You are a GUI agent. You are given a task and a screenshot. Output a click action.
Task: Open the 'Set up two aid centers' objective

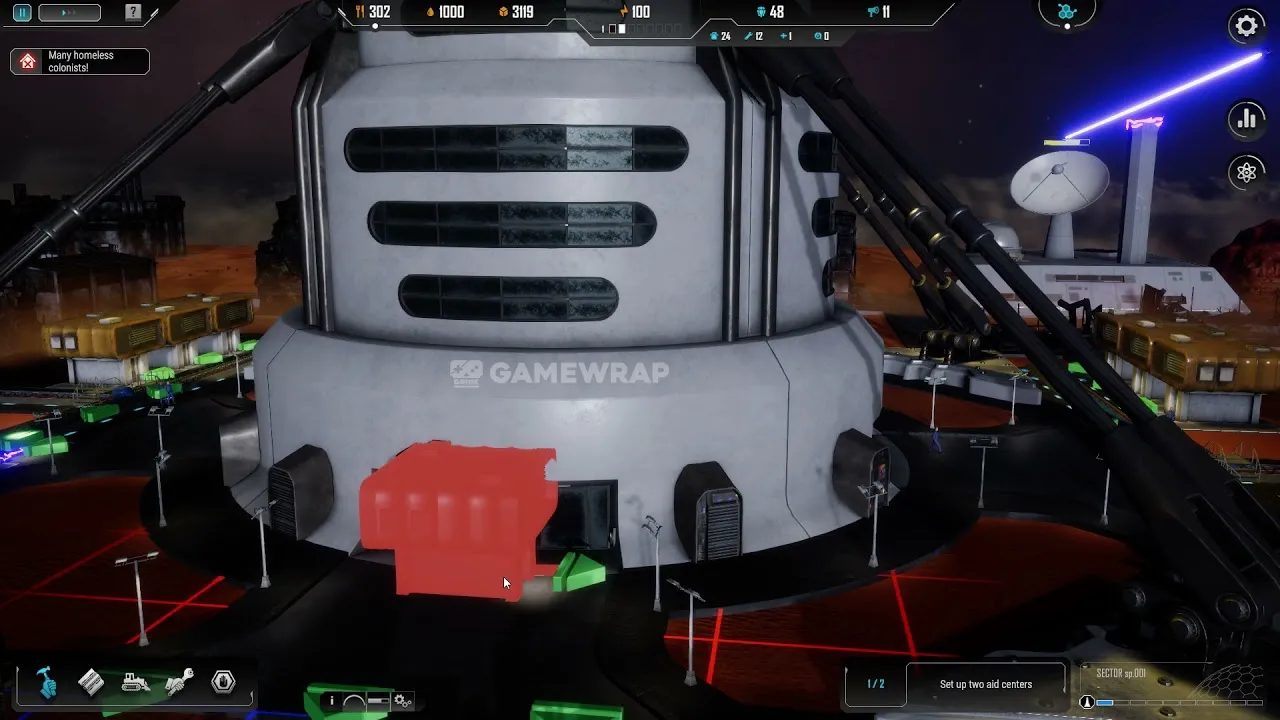tap(985, 684)
